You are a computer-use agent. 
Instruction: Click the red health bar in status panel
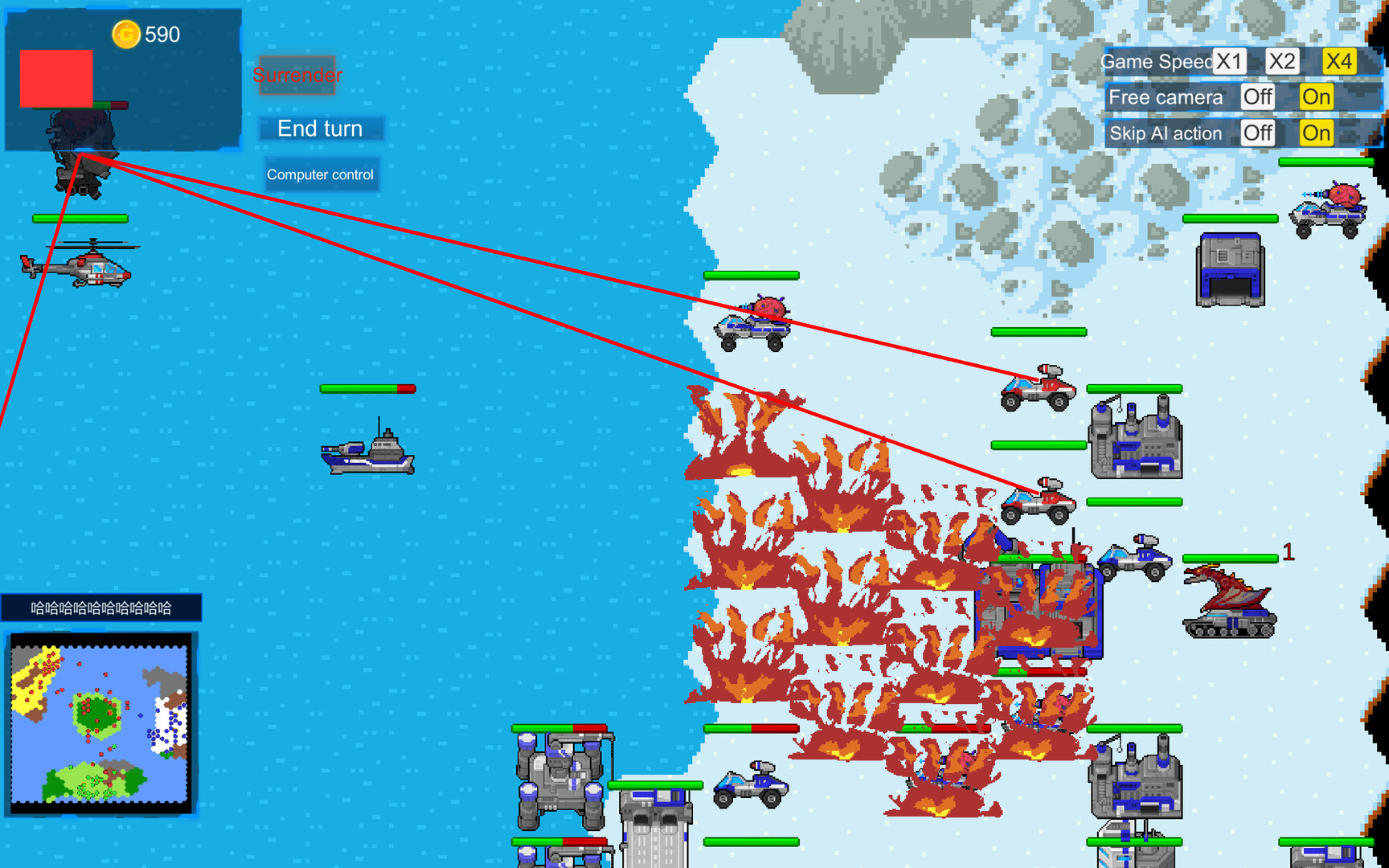pyautogui.click(x=56, y=76)
